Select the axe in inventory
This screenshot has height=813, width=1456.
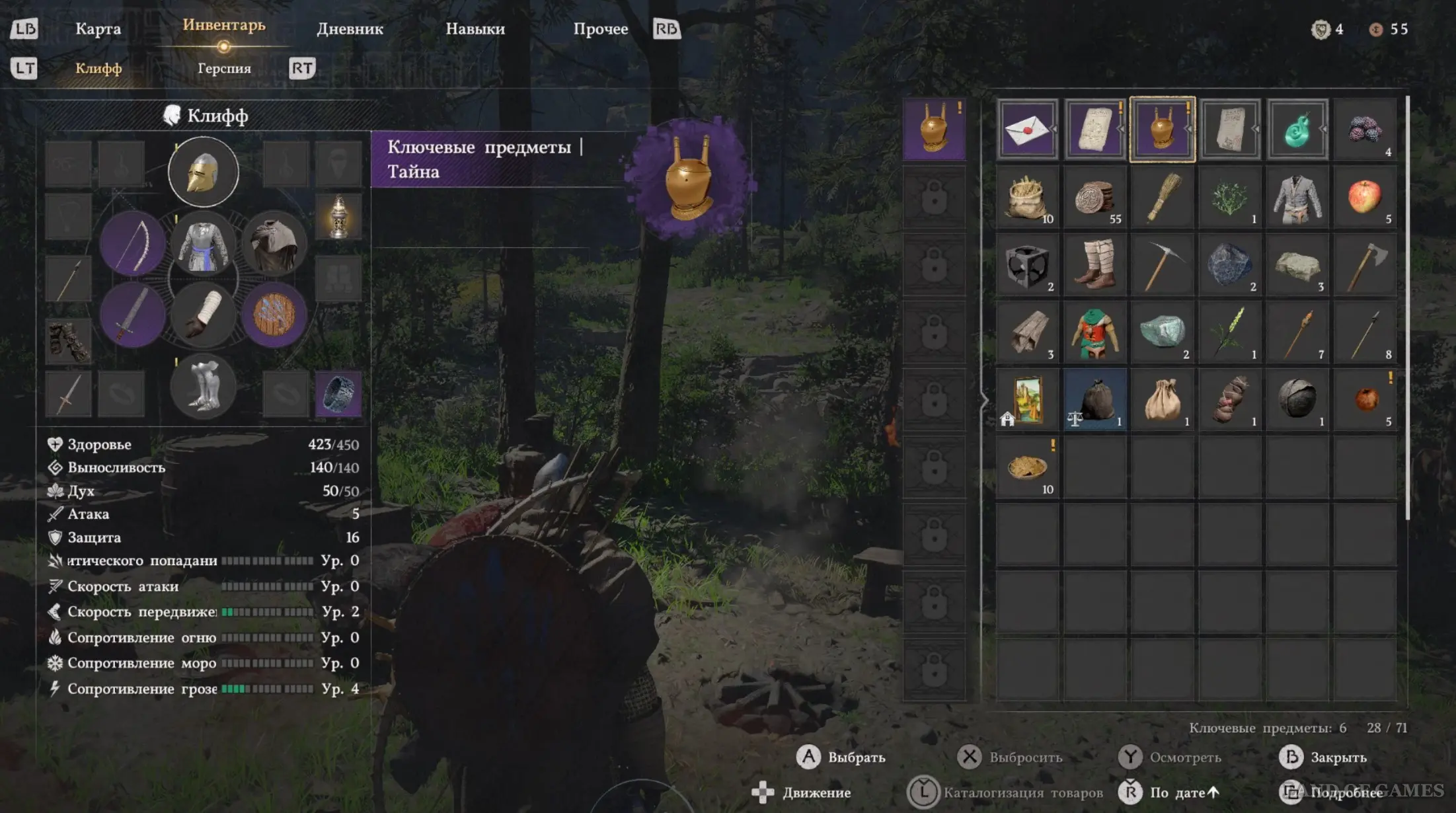pyautogui.click(x=1364, y=264)
